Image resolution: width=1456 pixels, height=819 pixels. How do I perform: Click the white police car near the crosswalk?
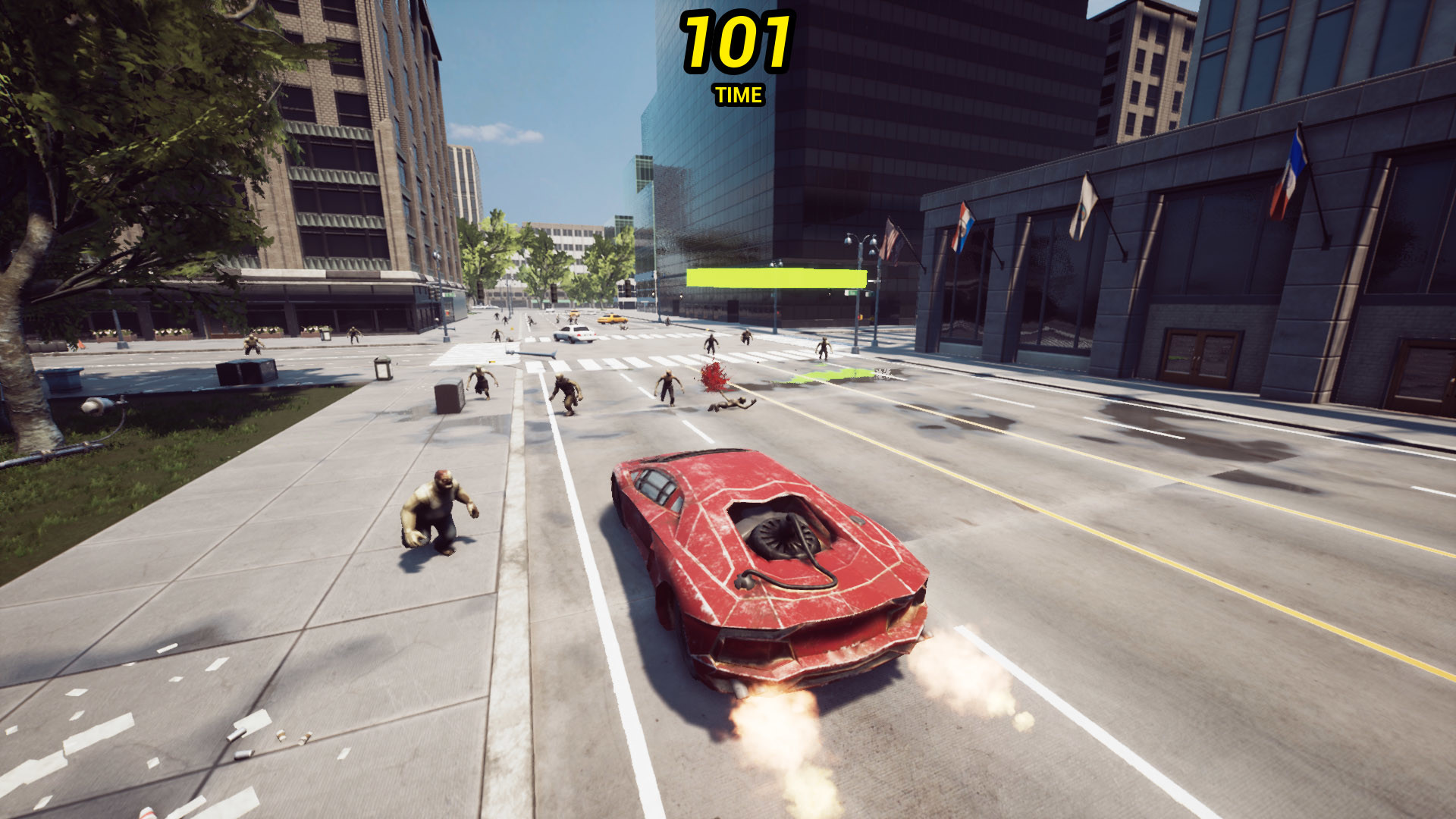tap(575, 335)
